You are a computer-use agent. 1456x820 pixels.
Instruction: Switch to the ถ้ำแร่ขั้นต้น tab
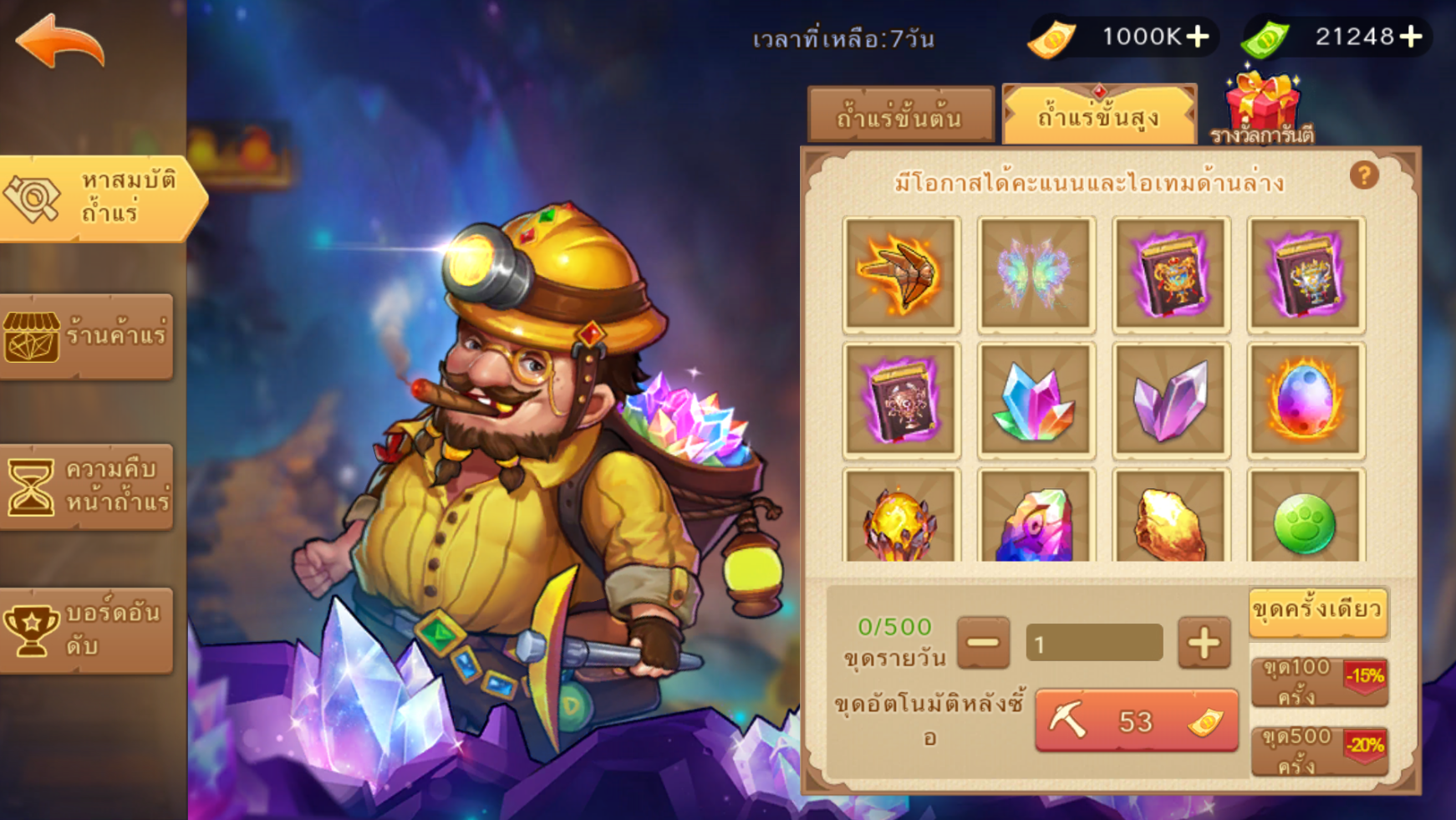point(900,116)
